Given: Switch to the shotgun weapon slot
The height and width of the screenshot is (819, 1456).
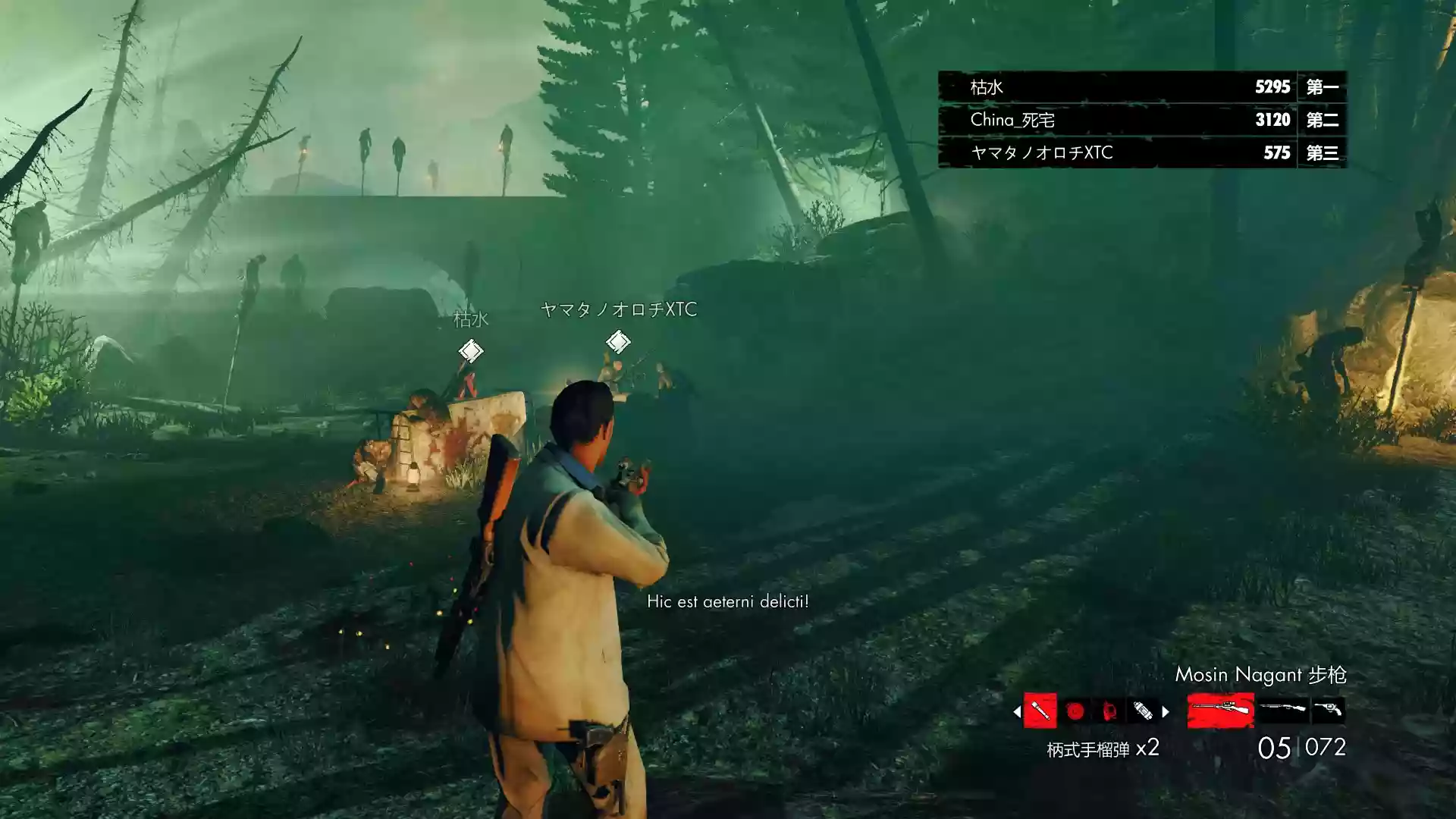Looking at the screenshot, I should (x=1283, y=710).
